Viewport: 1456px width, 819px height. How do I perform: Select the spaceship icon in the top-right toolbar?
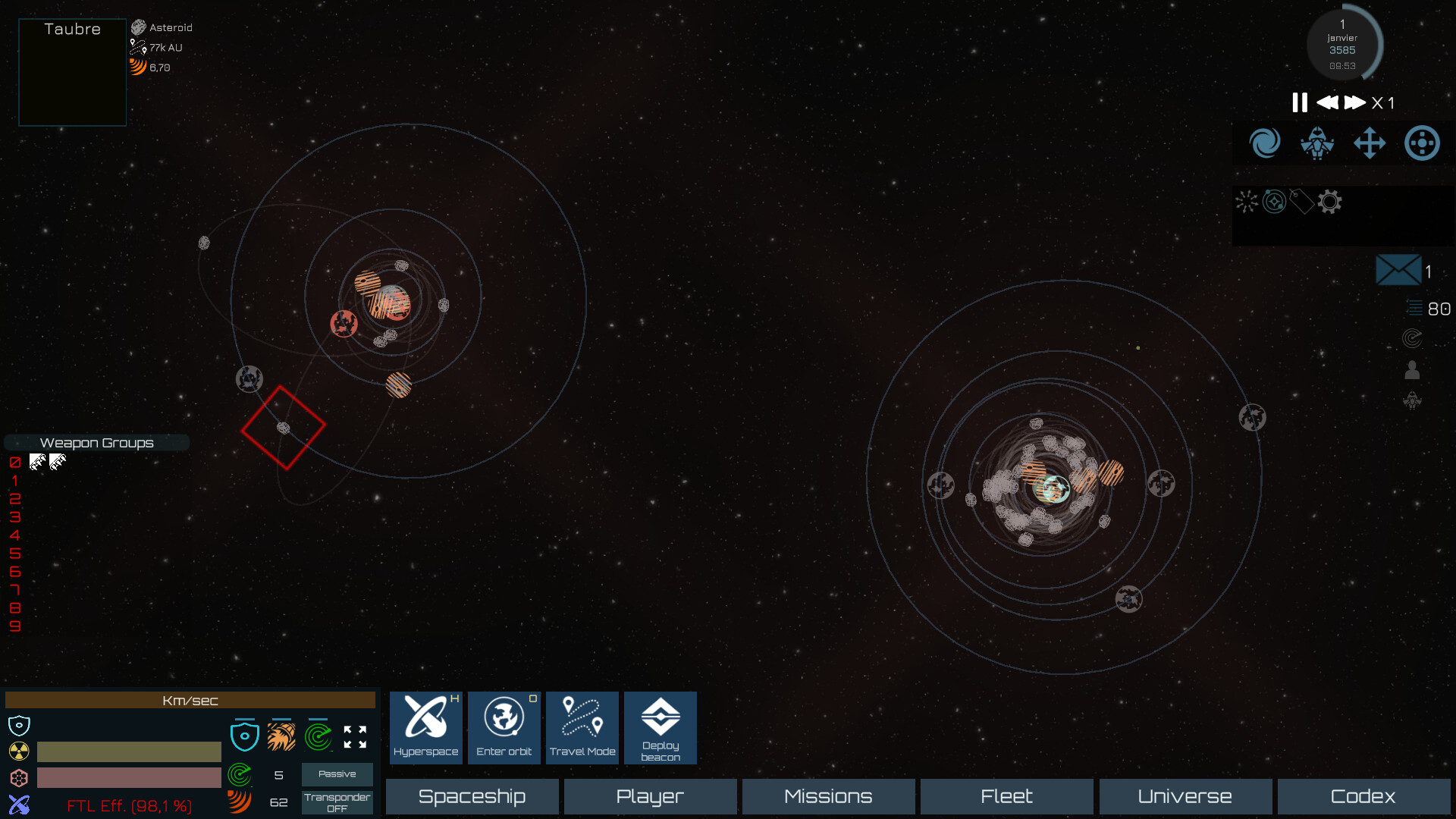tap(1317, 143)
